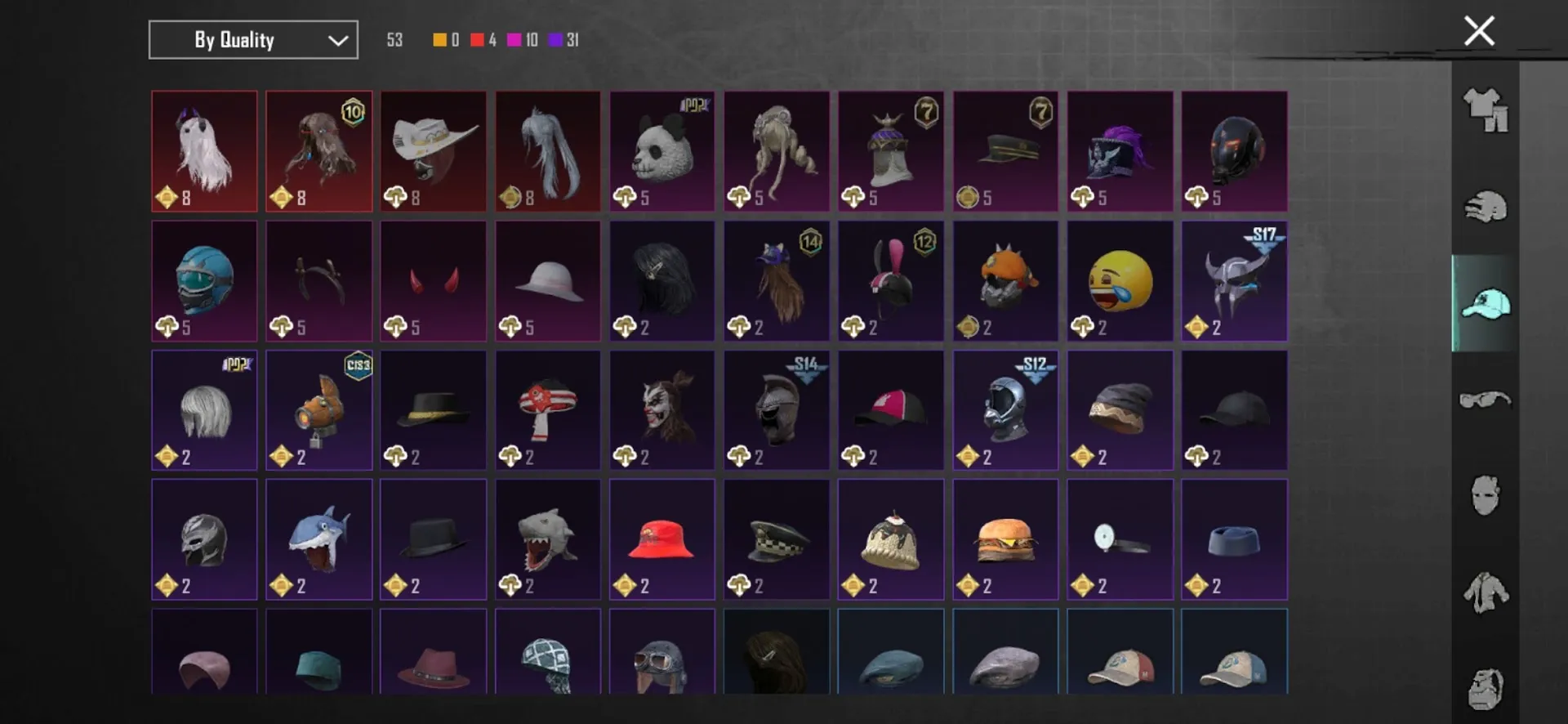Select the S17 season helmet
Viewport: 1568px width, 724px height.
click(1234, 281)
